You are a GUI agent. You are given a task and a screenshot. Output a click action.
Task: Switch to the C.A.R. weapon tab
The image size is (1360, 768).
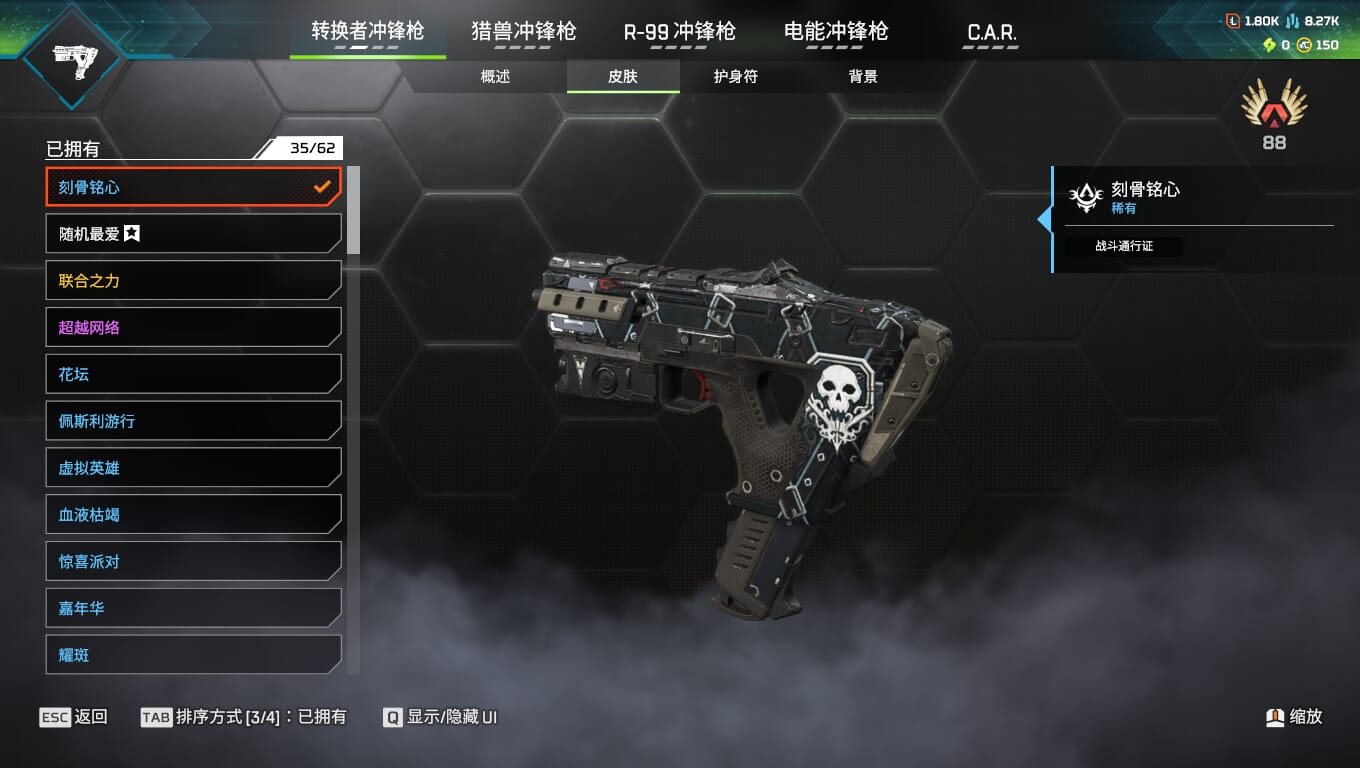coord(992,32)
